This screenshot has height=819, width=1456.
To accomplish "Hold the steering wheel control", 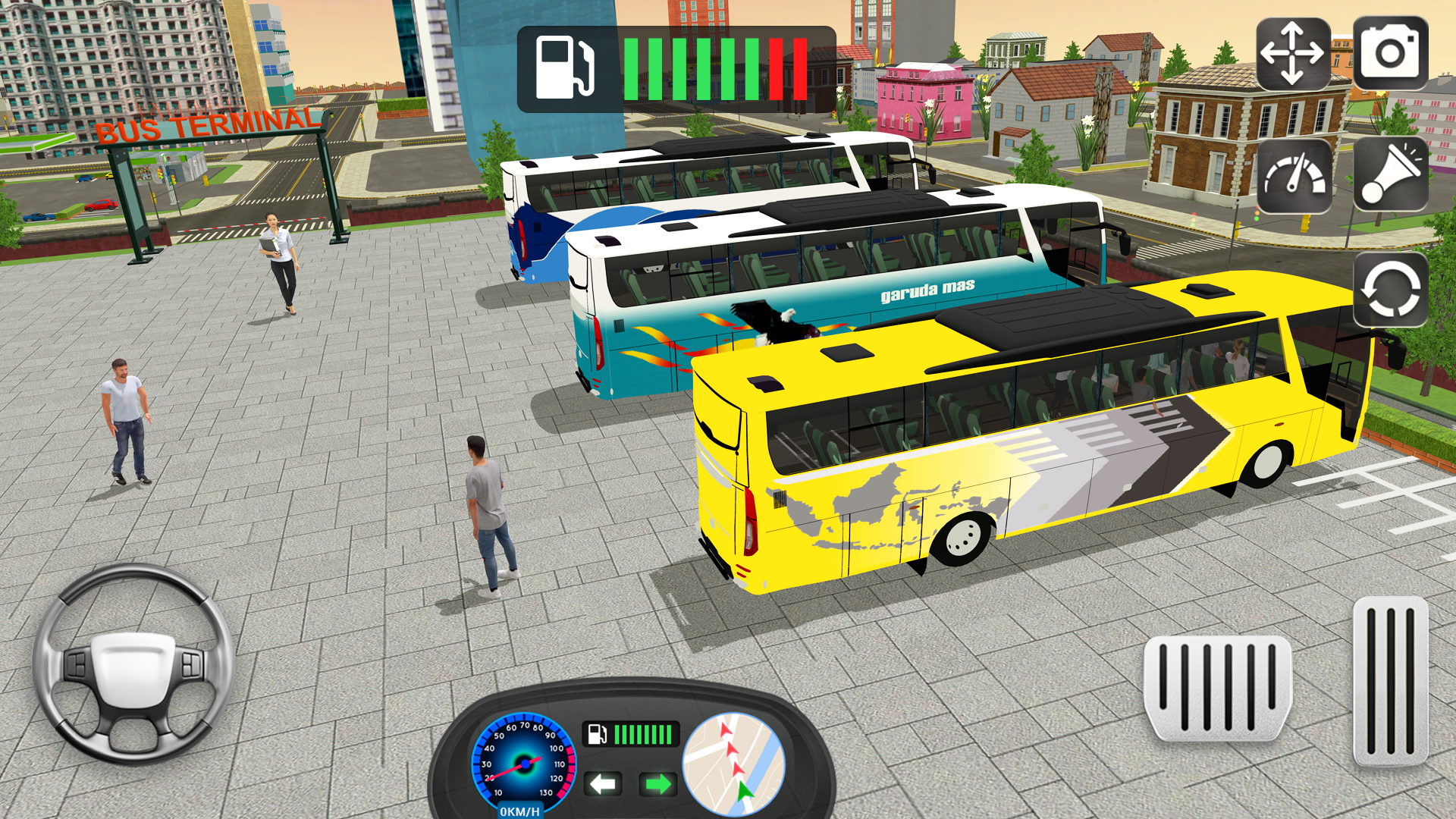I will point(133,666).
